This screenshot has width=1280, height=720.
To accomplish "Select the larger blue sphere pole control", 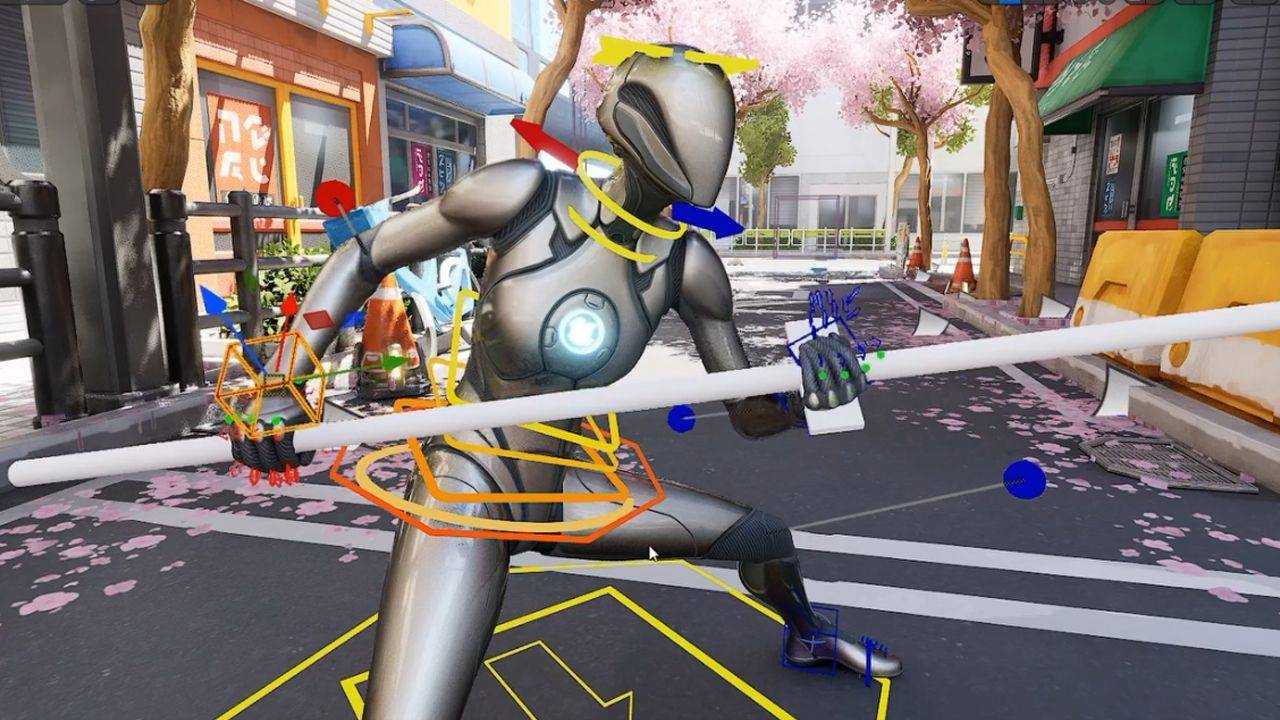I will 1024,480.
